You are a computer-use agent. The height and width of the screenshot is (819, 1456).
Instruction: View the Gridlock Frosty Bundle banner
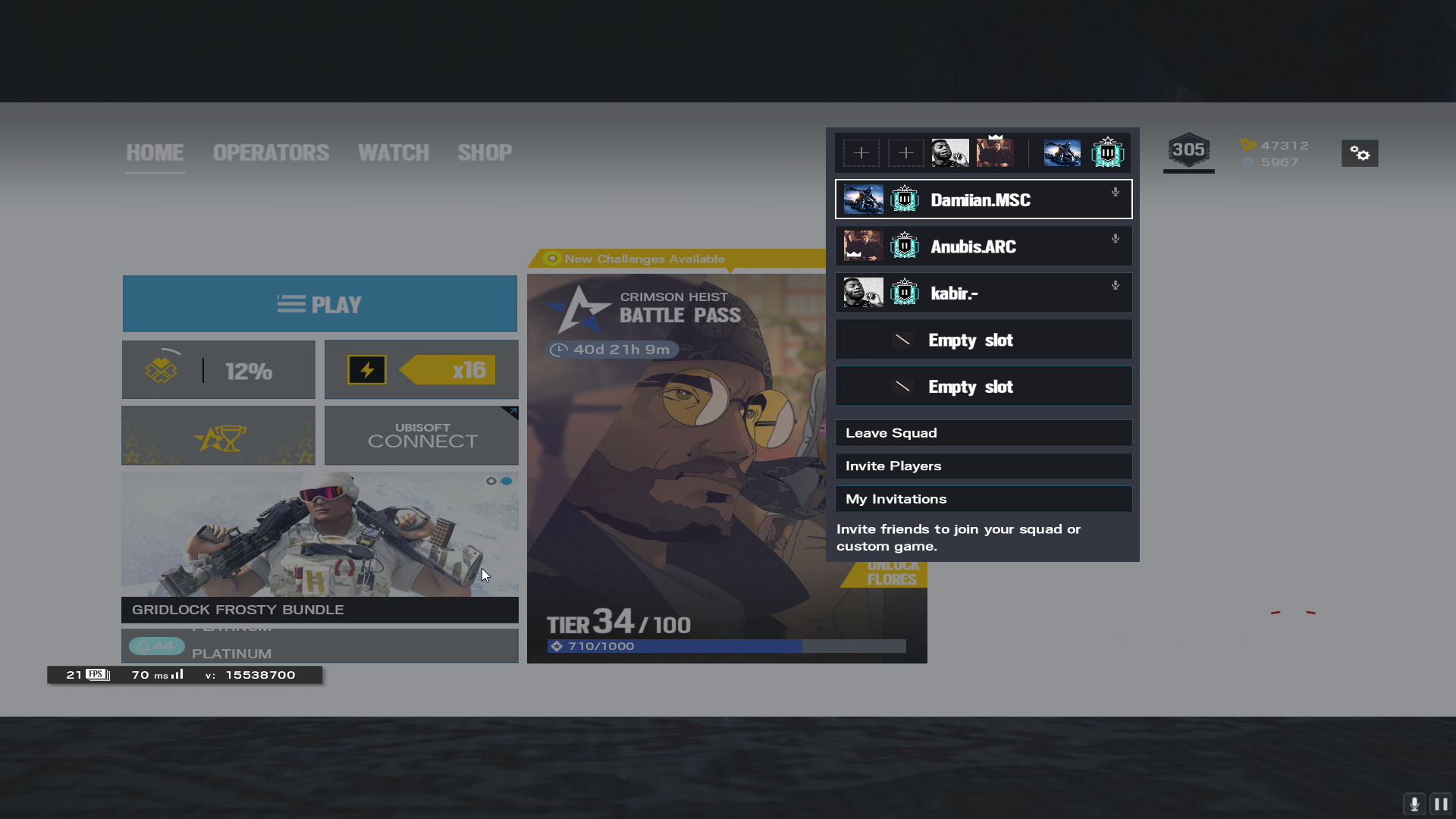pos(319,546)
